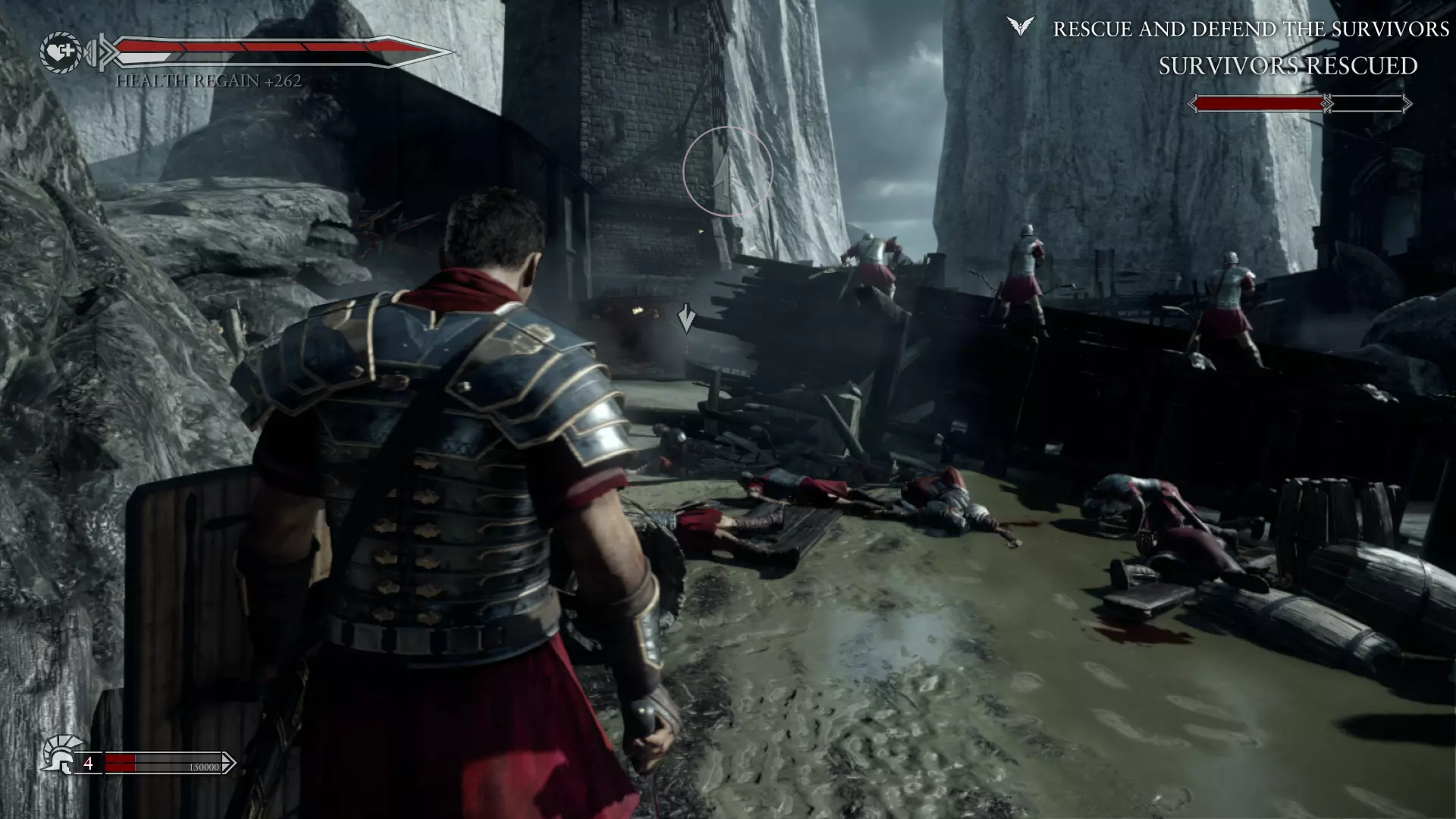Select the circular objective waypoint marker
The height and width of the screenshot is (819, 1456).
coord(727,172)
